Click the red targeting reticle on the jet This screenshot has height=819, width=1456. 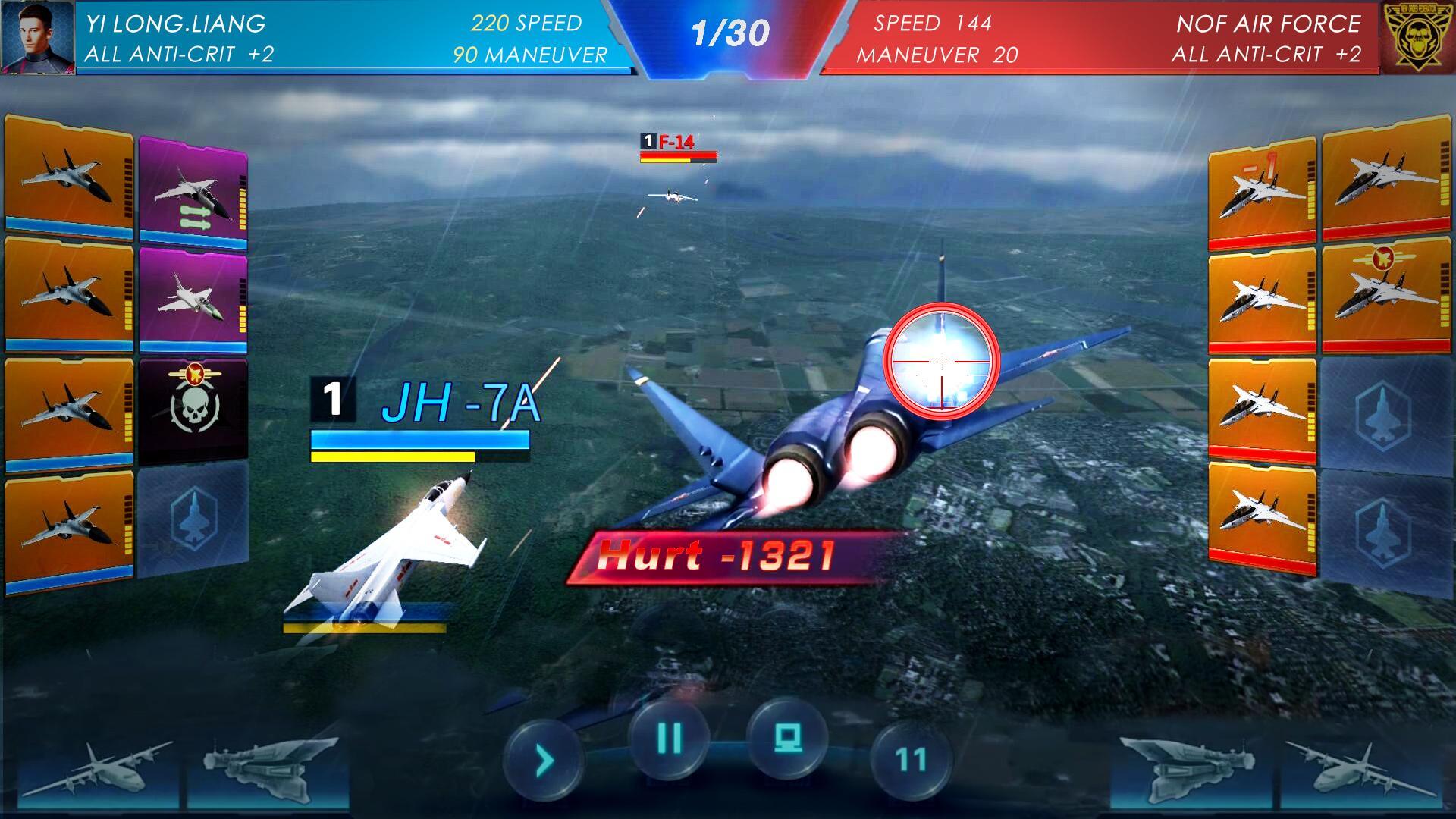click(x=940, y=362)
